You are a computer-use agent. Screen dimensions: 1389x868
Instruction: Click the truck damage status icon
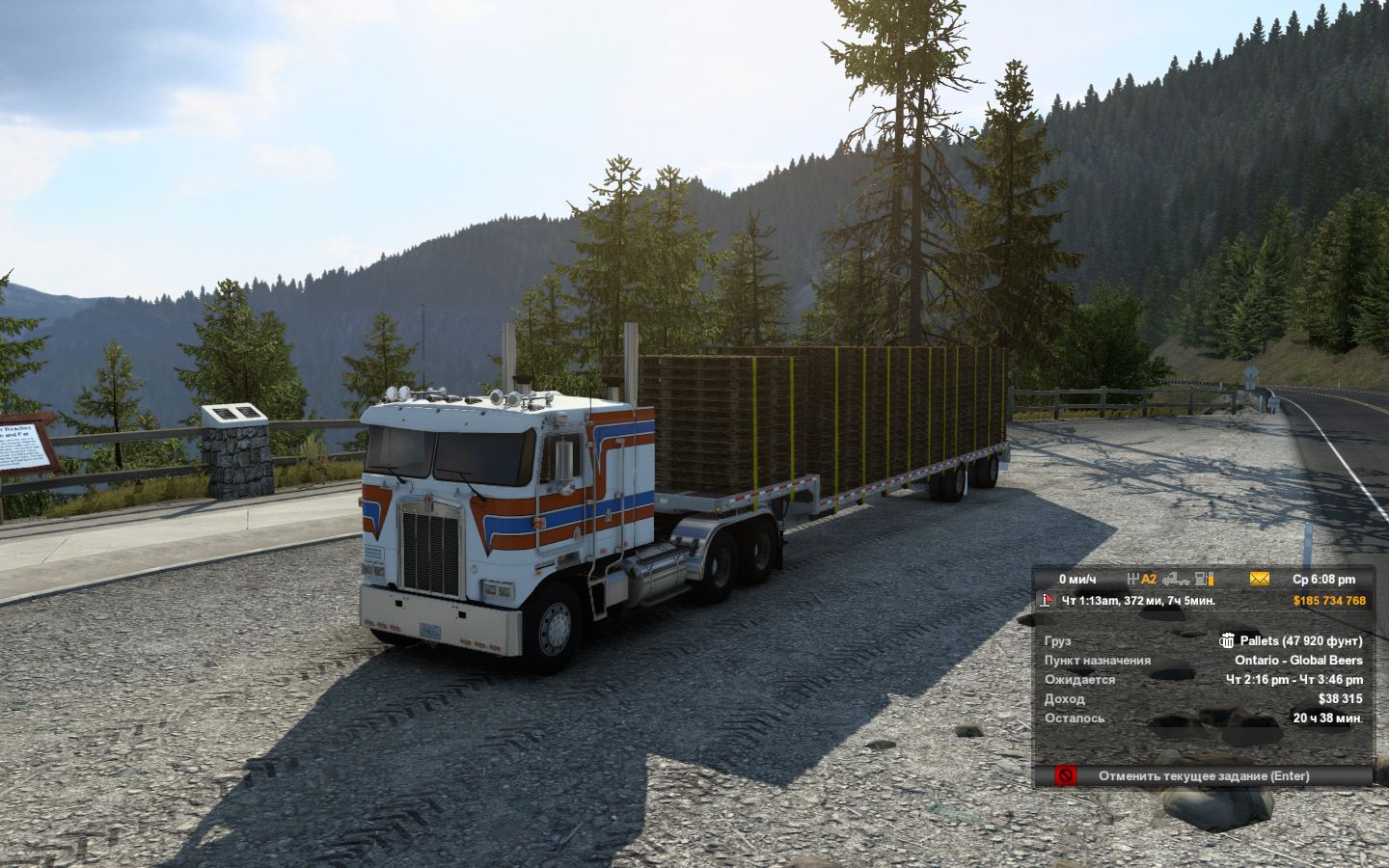click(1175, 579)
